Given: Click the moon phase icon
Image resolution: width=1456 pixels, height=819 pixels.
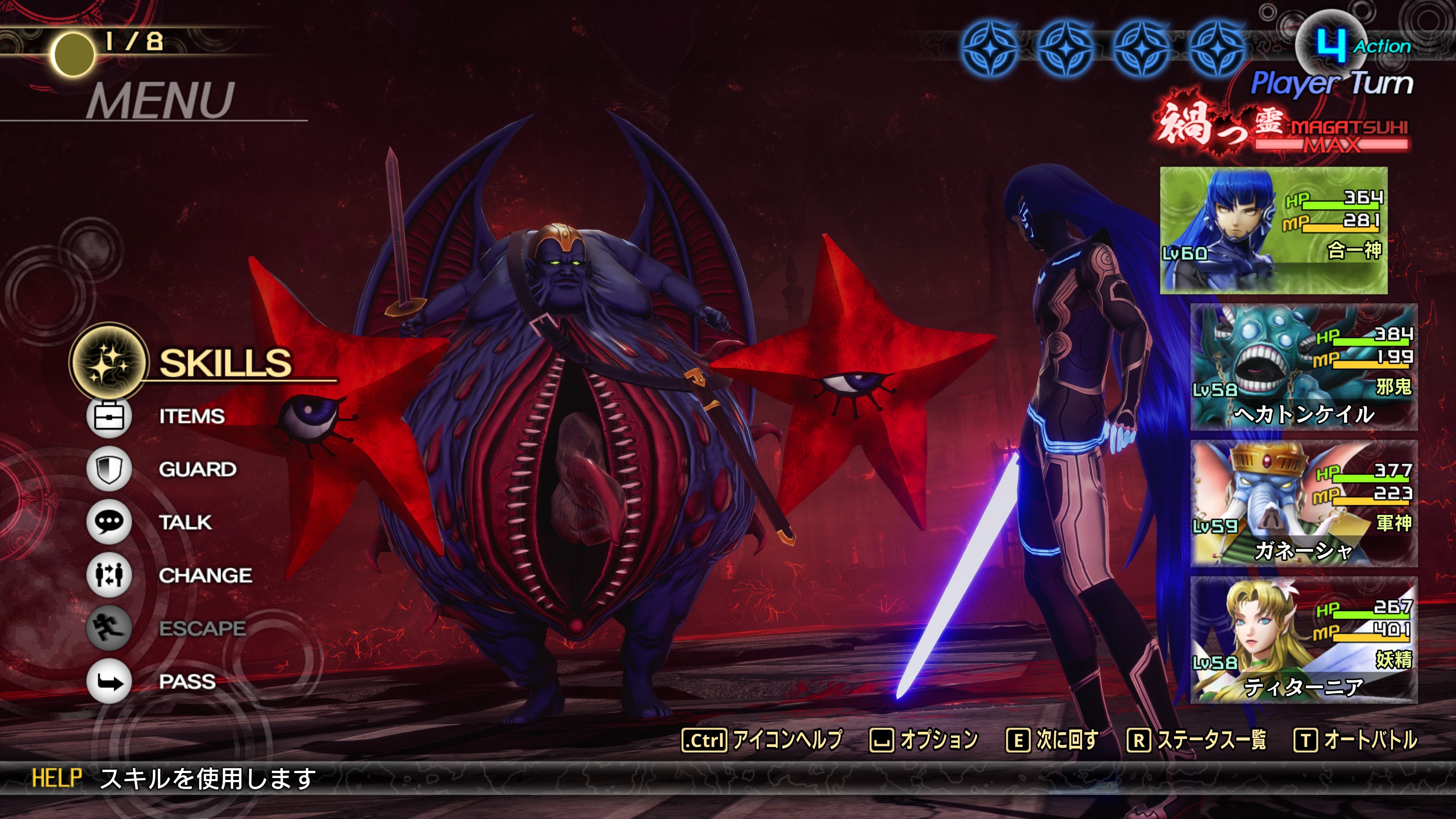Looking at the screenshot, I should pyautogui.click(x=73, y=54).
